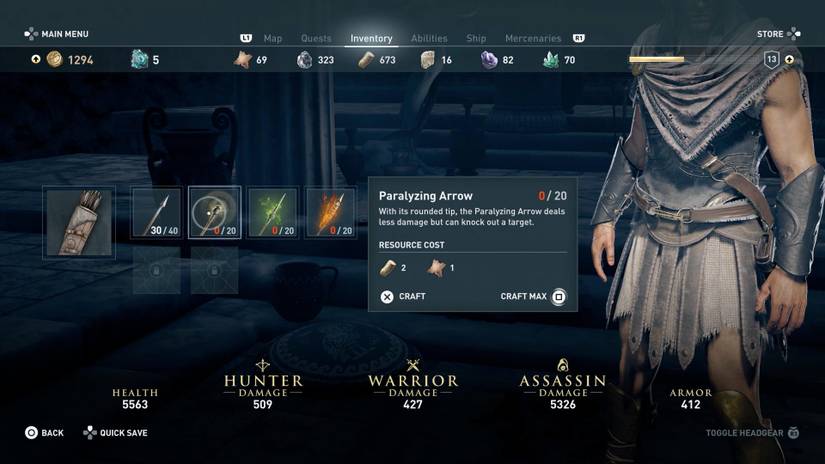Viewport: 825px width, 464px height.
Task: Pick the green poison arrow slot
Action: [272, 213]
